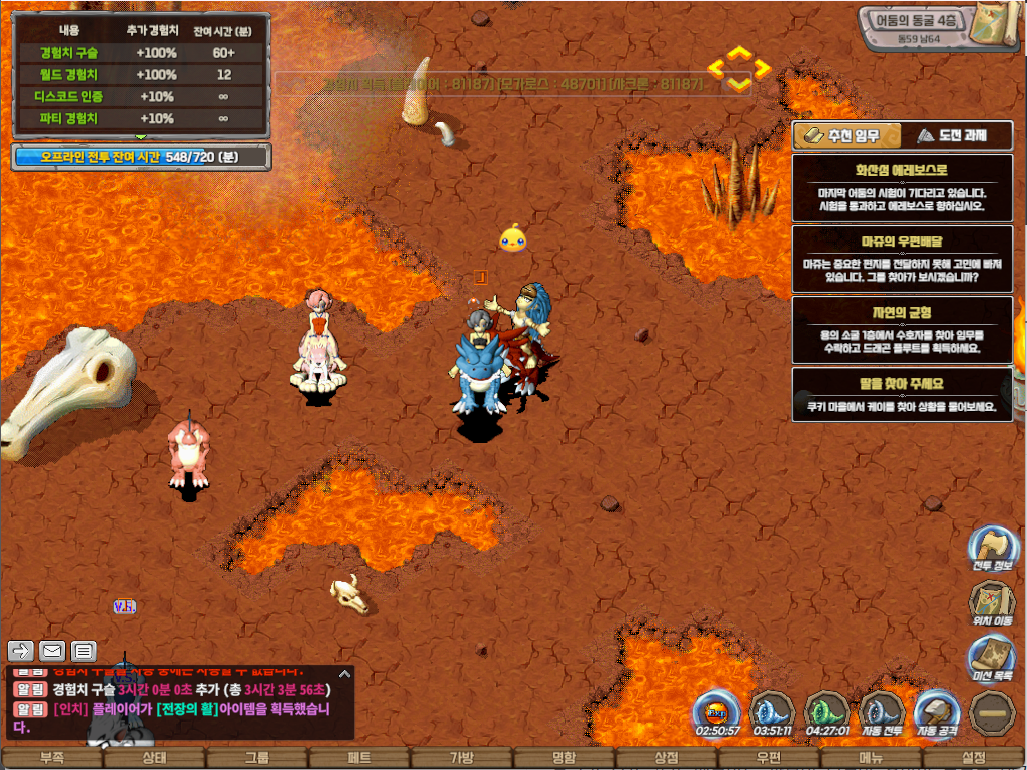1027x770 pixels.
Task: Open the 설정 (settings) menu
Action: [973, 758]
